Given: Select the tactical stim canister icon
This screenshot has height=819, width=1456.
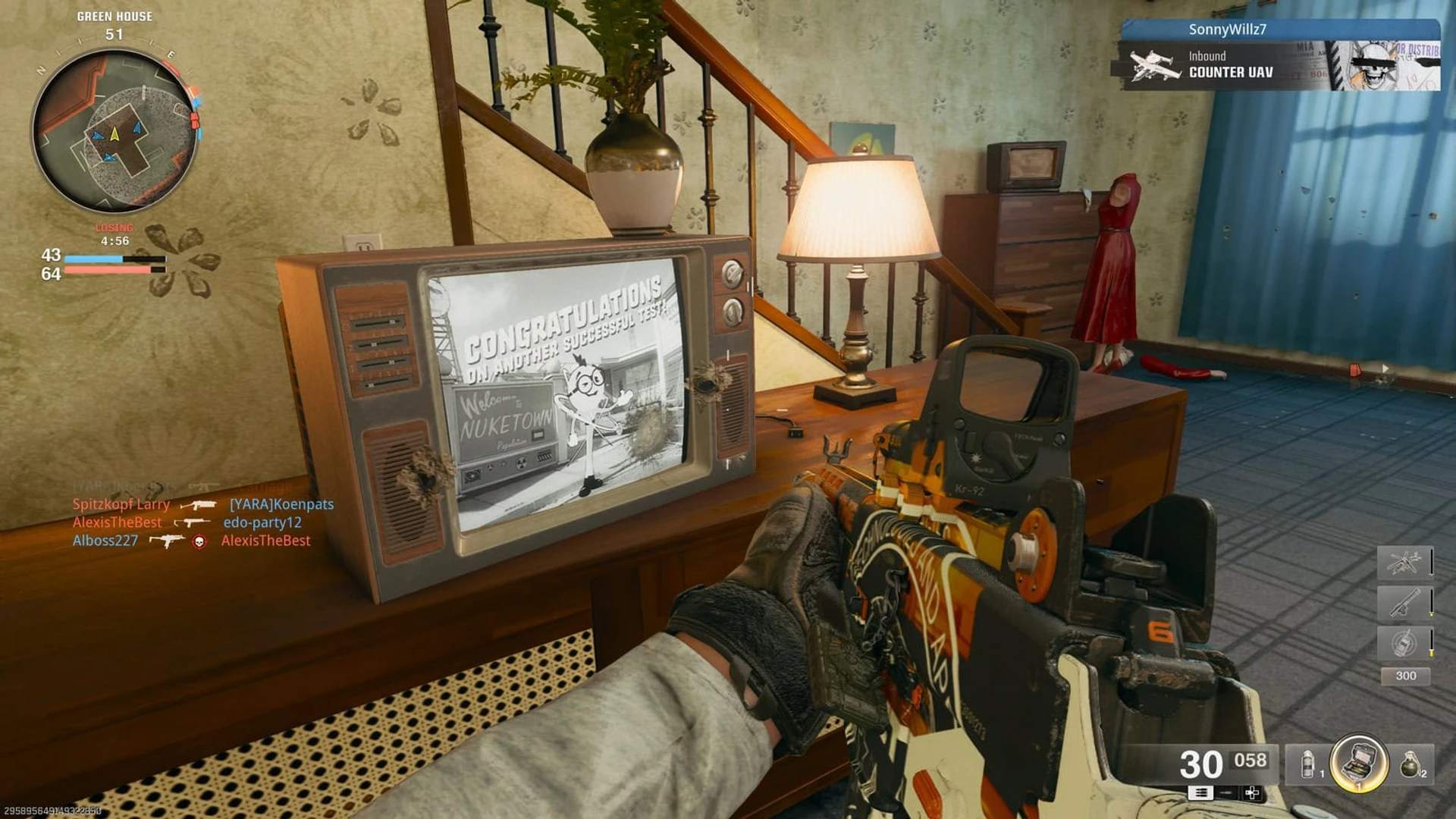Looking at the screenshot, I should 1307,764.
